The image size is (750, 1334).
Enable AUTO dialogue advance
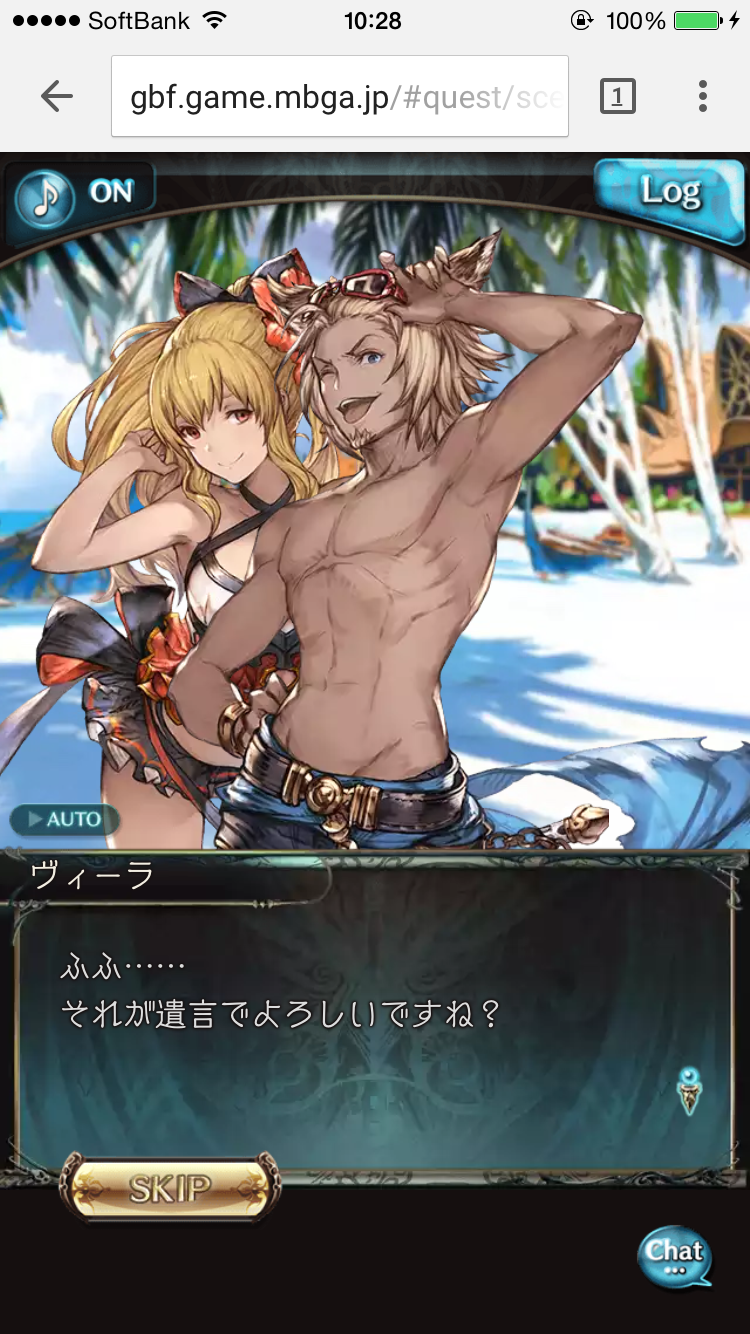(x=64, y=820)
